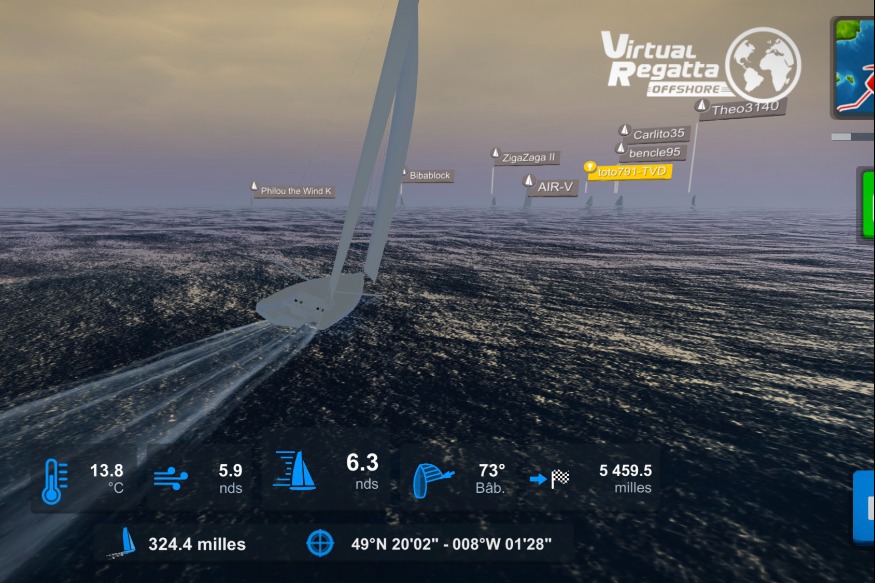This screenshot has width=875, height=583.
Task: Open the minimap with the red route
Action: (854, 67)
